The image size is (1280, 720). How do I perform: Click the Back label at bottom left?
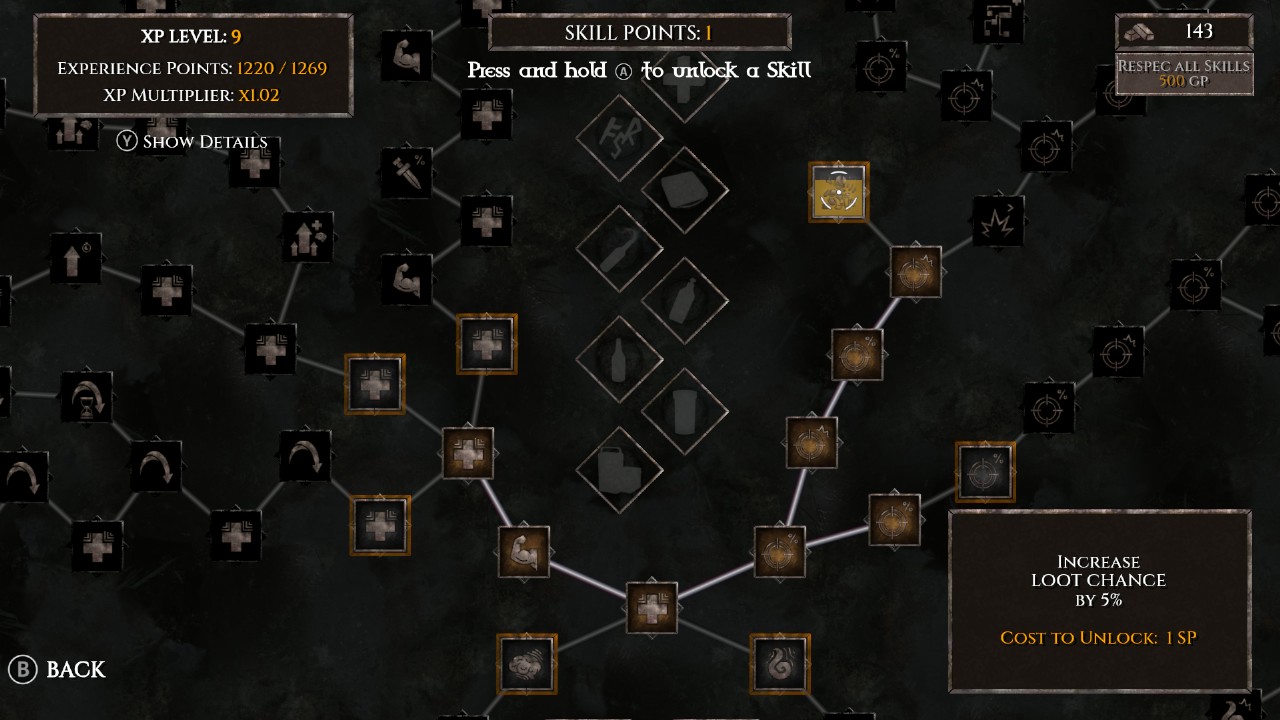pyautogui.click(x=75, y=670)
